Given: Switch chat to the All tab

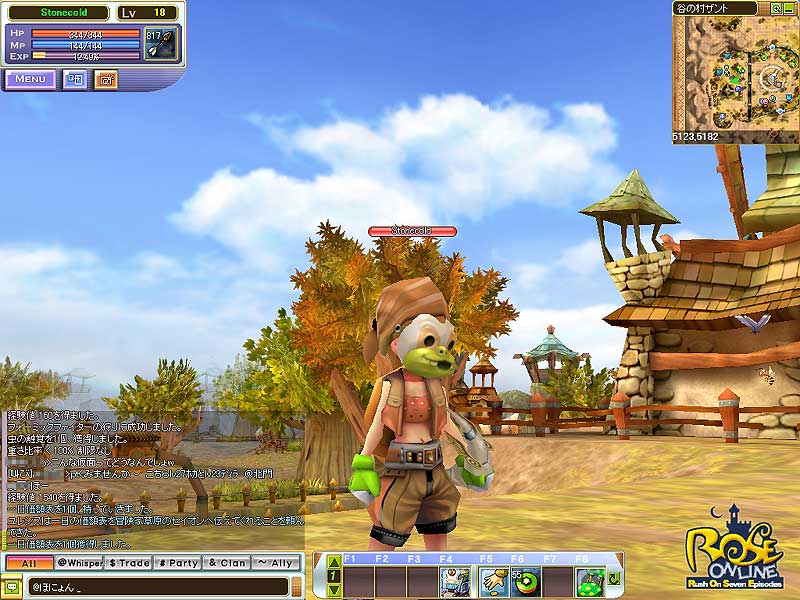Looking at the screenshot, I should point(27,563).
